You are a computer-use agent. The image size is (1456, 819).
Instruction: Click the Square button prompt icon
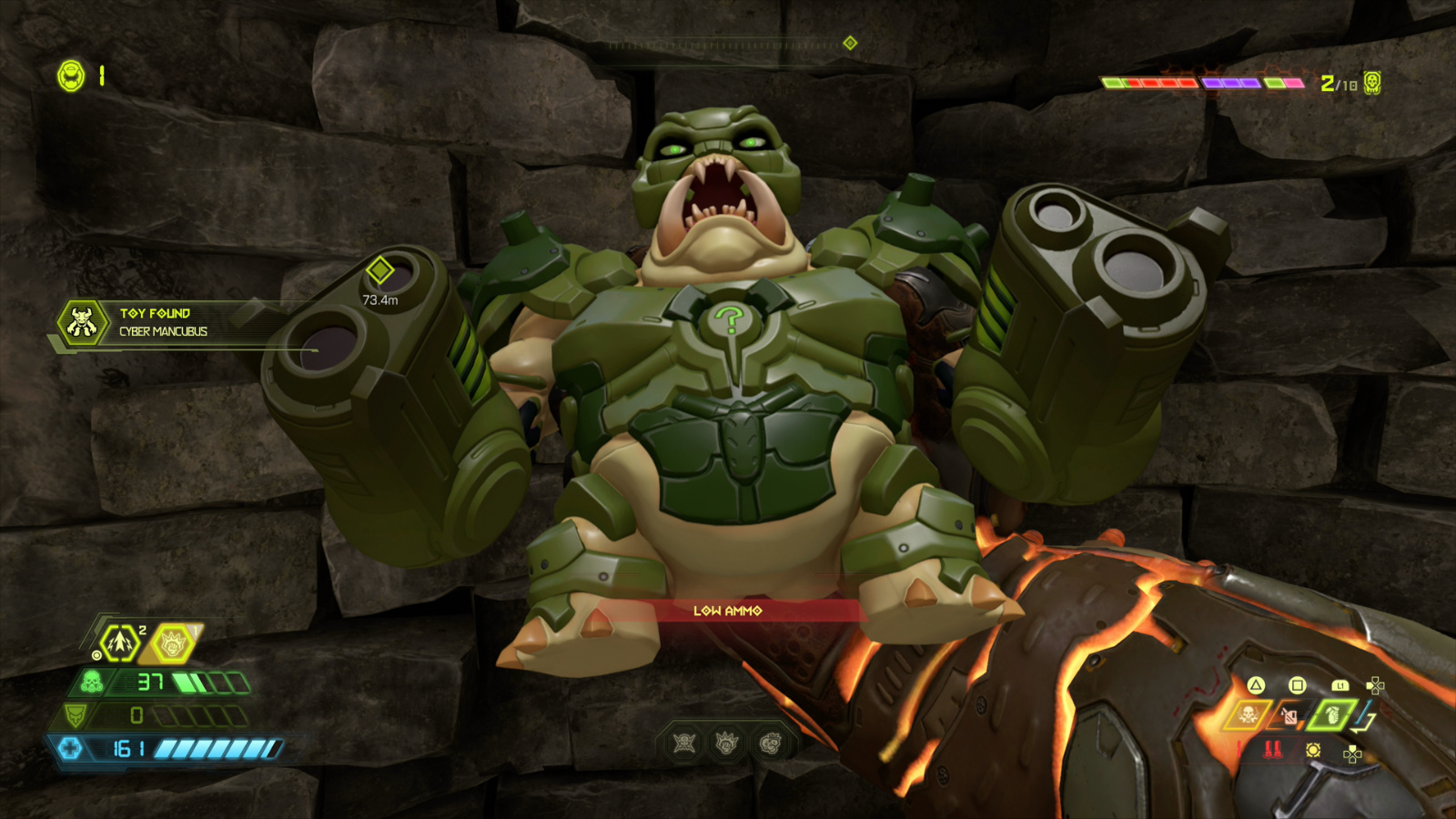[x=1298, y=686]
